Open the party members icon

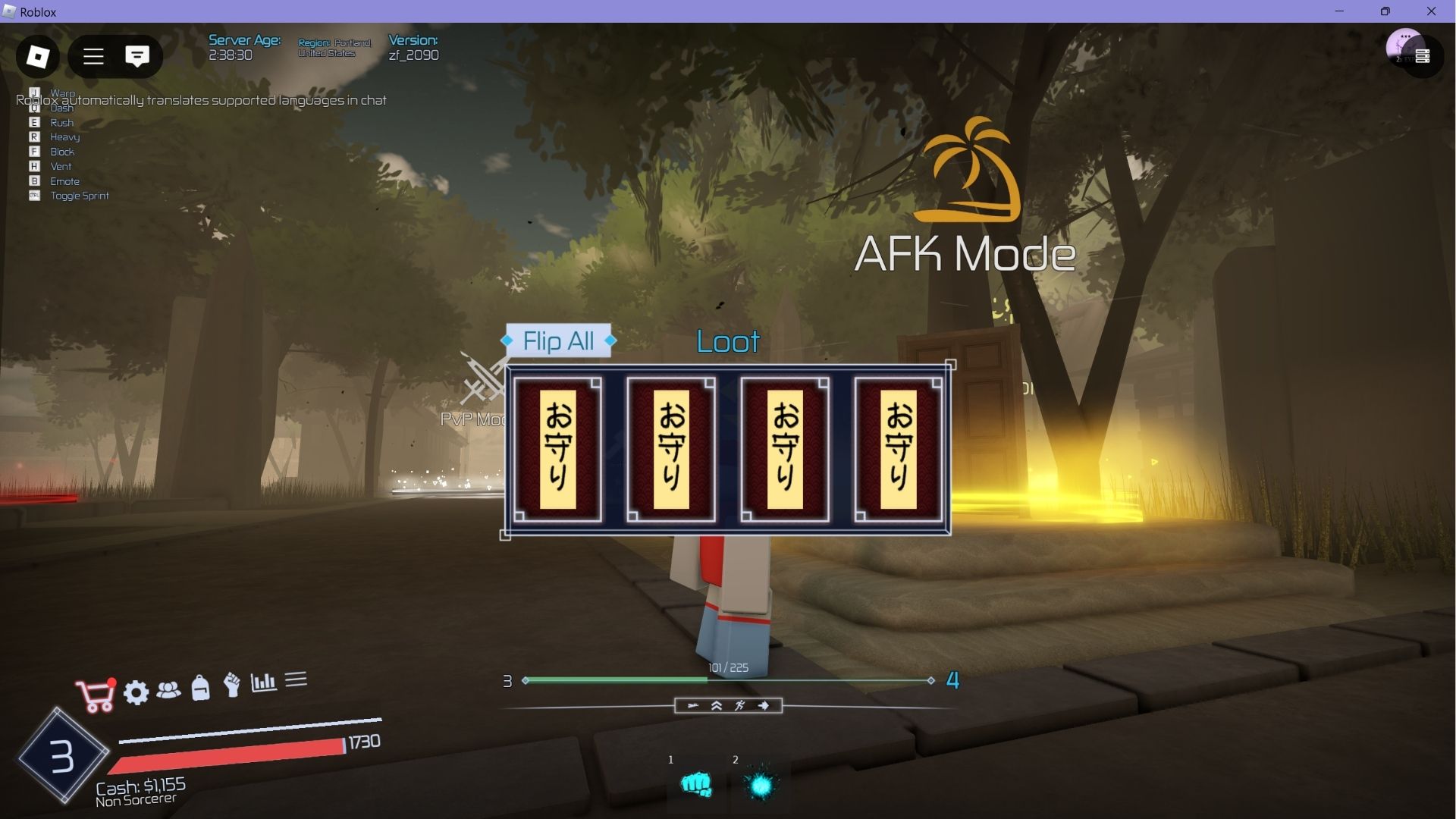[168, 692]
